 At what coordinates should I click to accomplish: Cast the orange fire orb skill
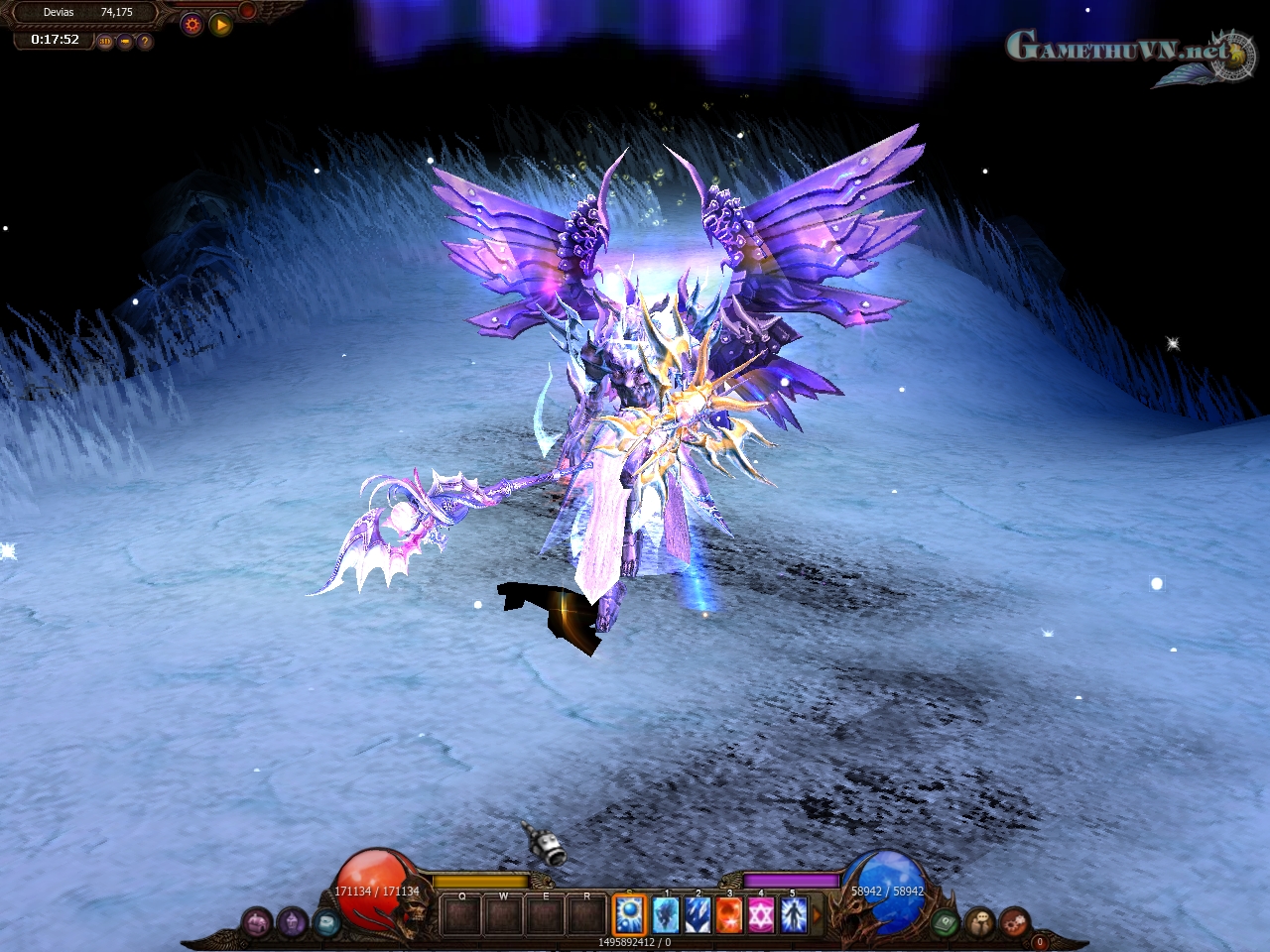729,914
